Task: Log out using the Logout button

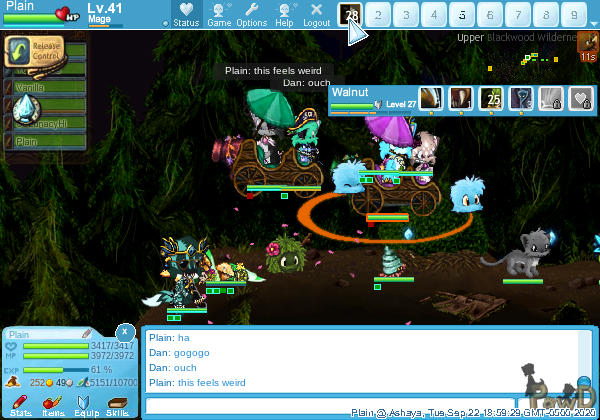Action: click(316, 14)
